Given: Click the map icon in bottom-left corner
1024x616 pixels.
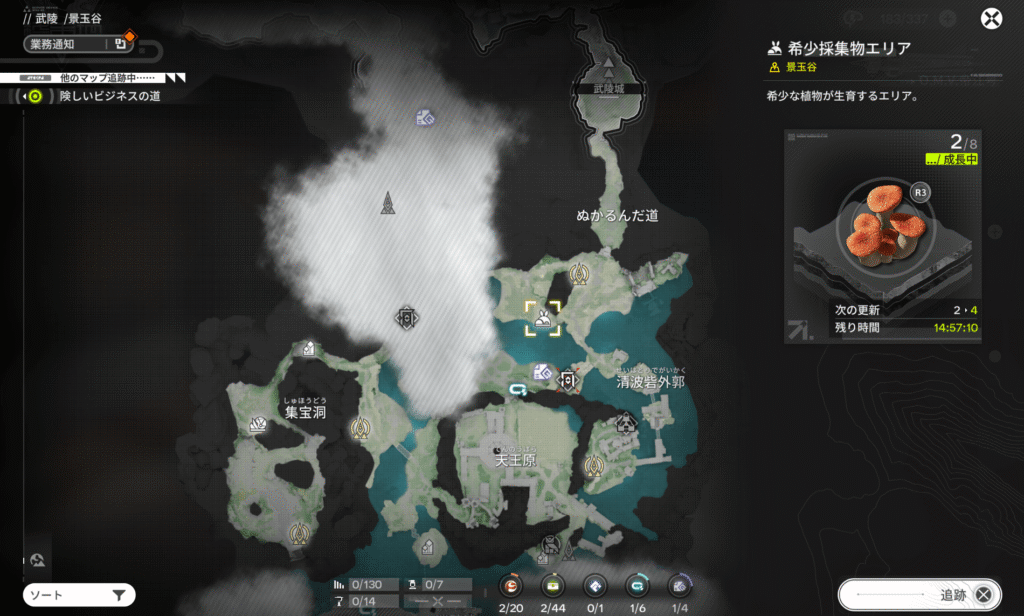Looking at the screenshot, I should pyautogui.click(x=37, y=560).
